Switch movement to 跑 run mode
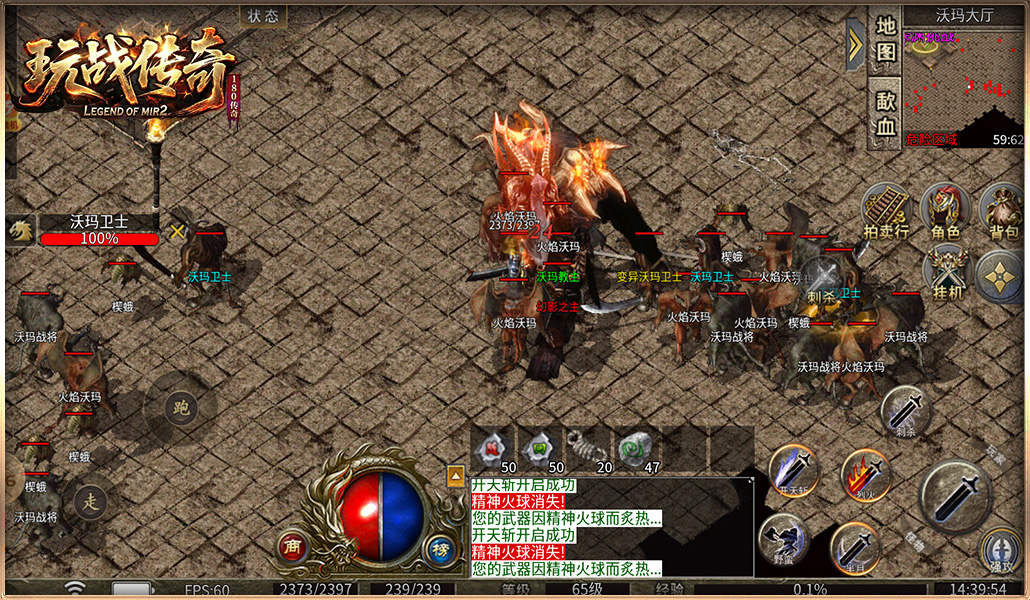The image size is (1030, 600). 181,408
